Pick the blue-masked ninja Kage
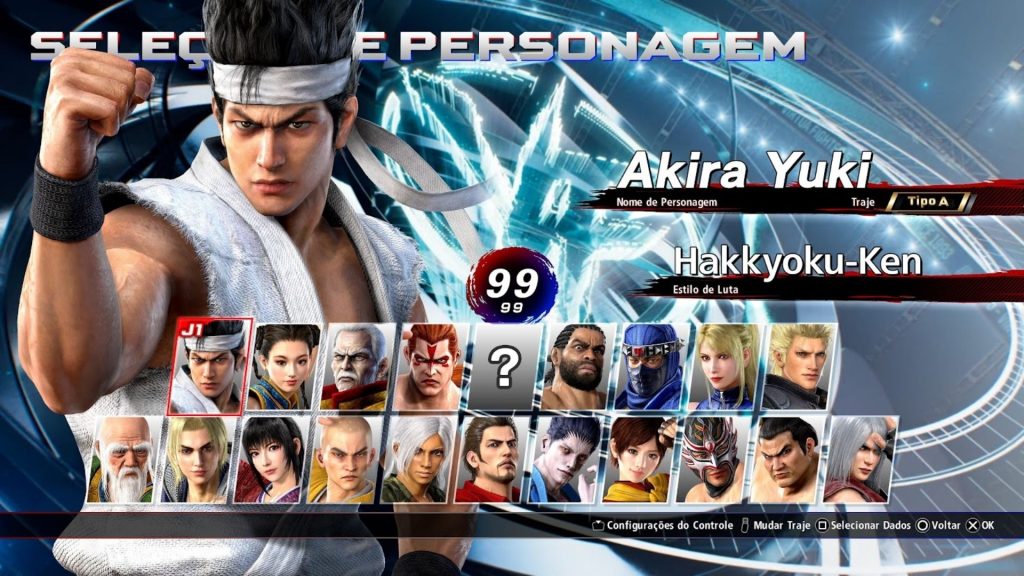This screenshot has height=576, width=1024. tap(652, 367)
